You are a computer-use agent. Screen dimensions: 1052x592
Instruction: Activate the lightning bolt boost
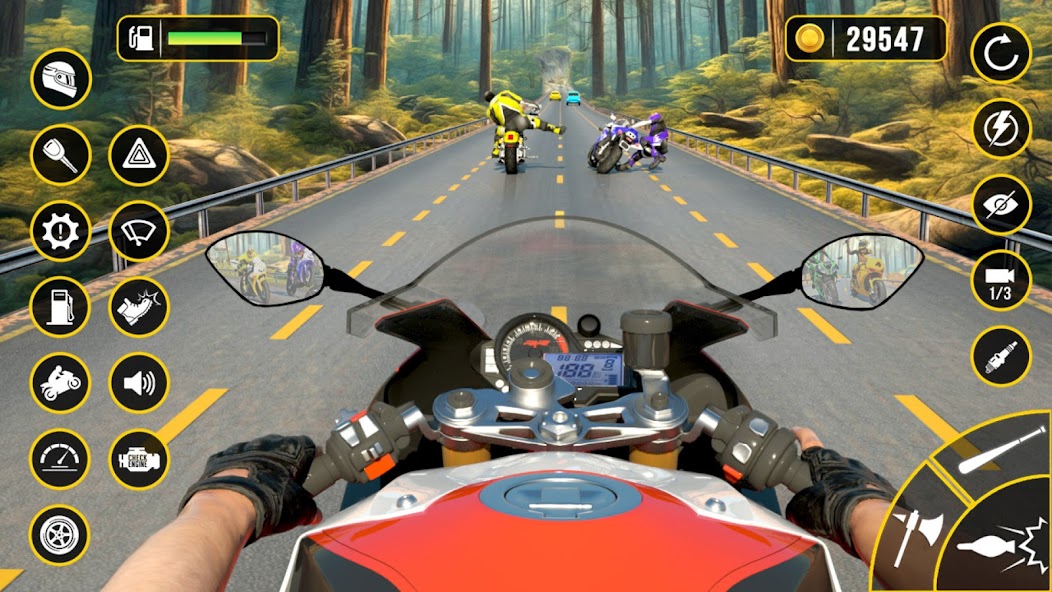coord(1001,128)
